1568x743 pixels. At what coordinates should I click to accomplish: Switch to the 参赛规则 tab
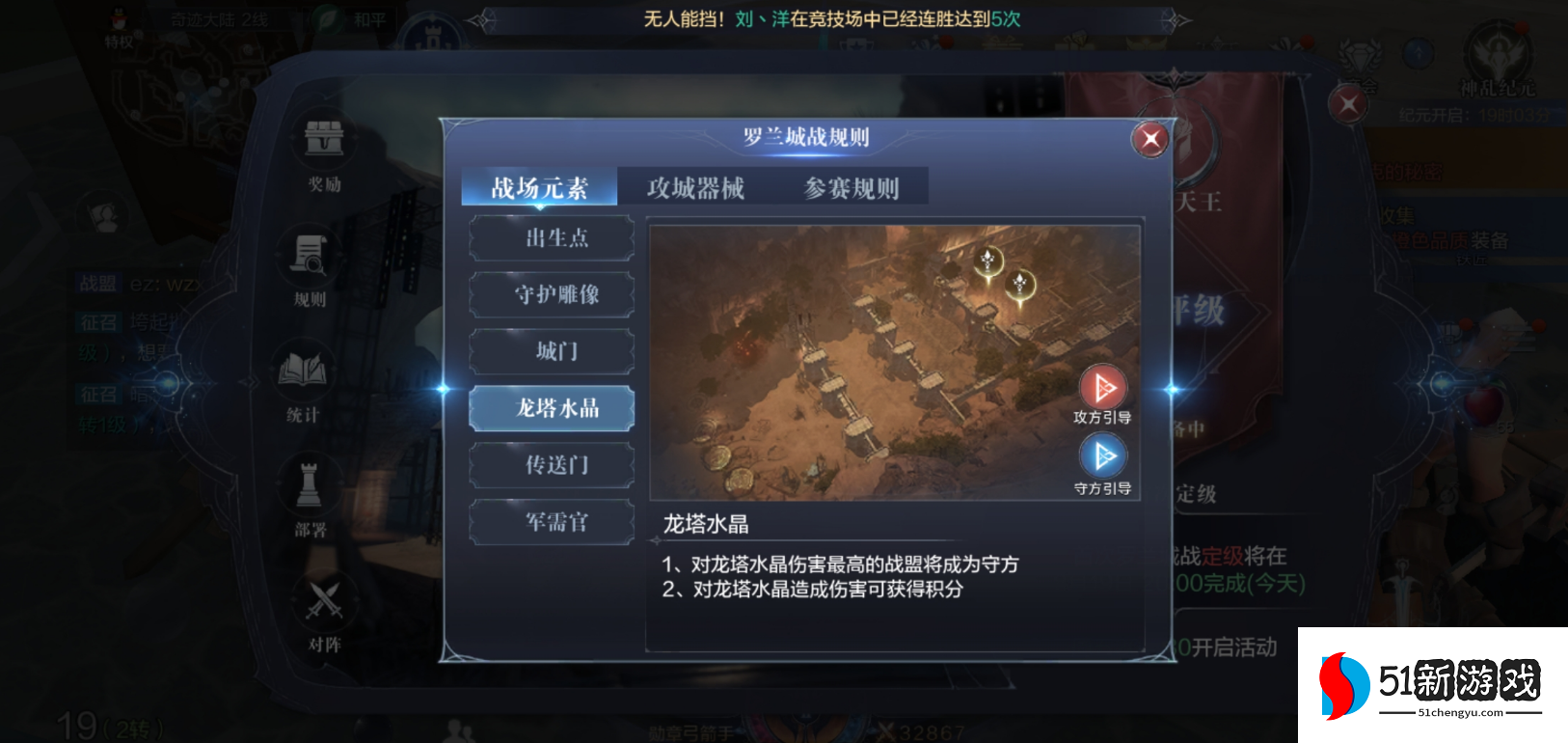(852, 186)
